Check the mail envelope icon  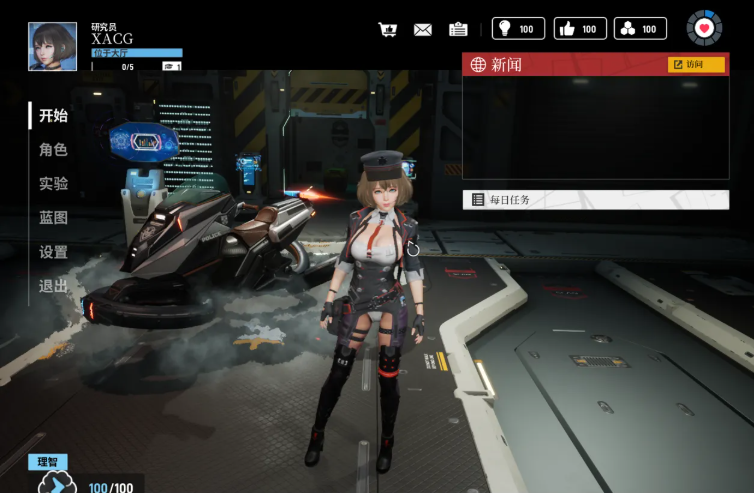pyautogui.click(x=423, y=29)
